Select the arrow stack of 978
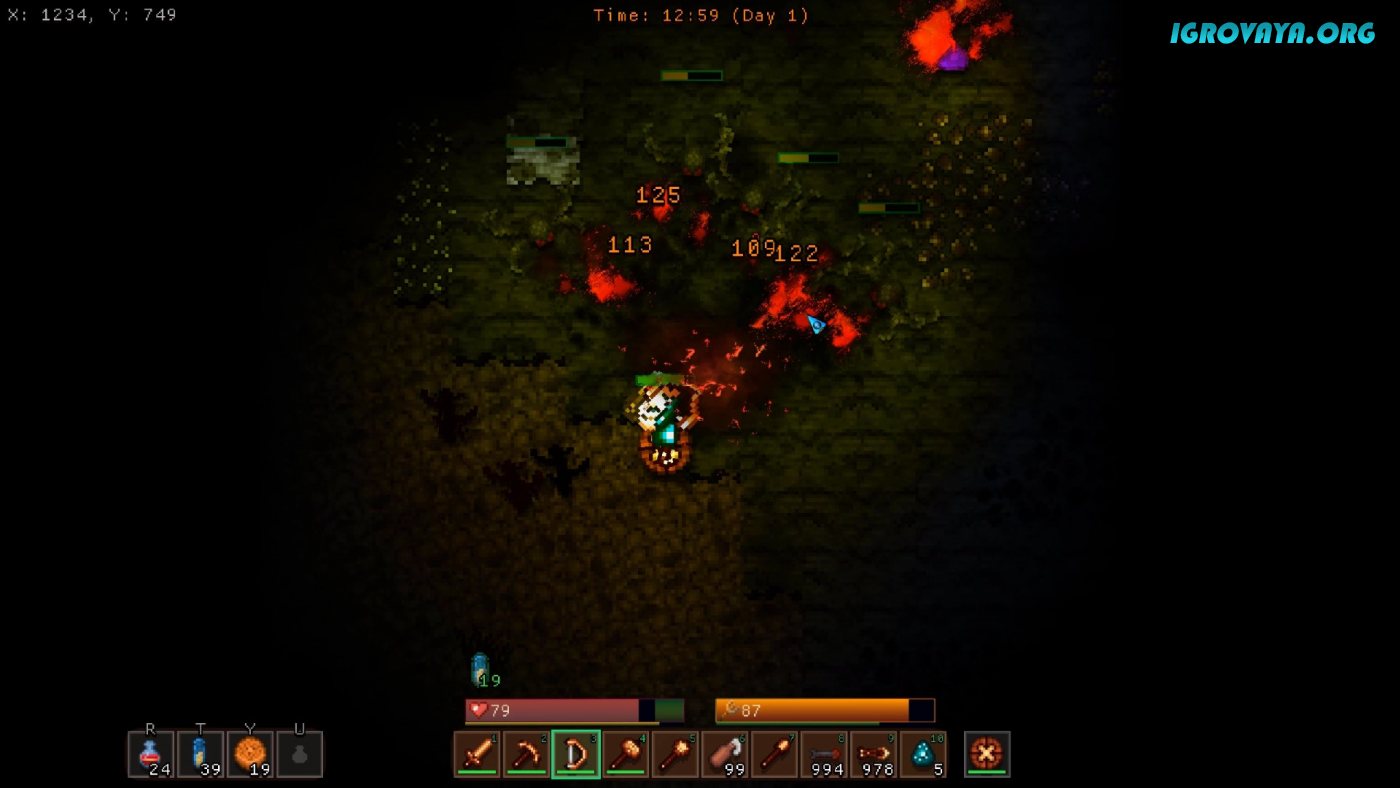Image resolution: width=1400 pixels, height=788 pixels. (x=874, y=754)
